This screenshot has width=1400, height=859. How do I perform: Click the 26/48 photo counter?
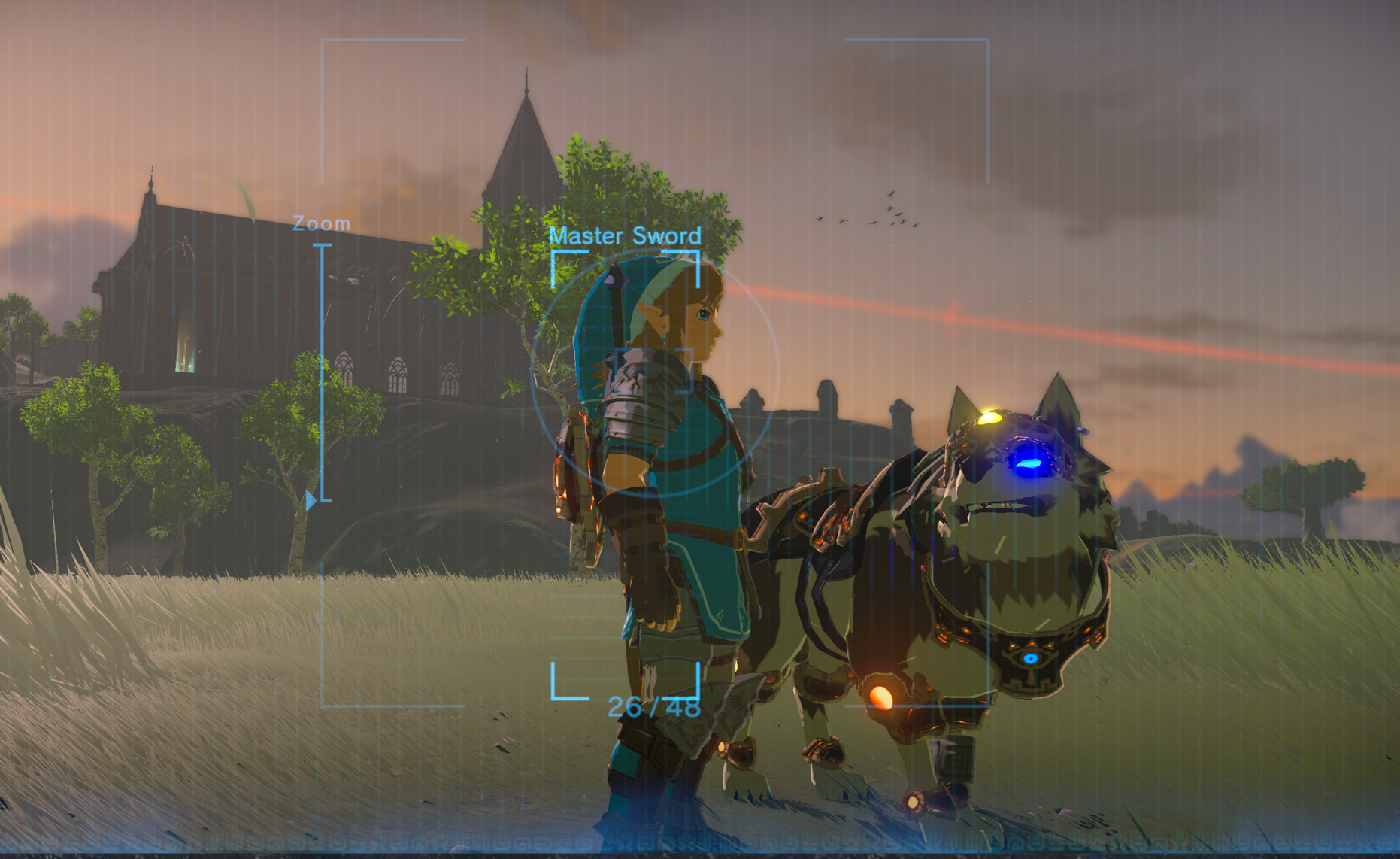coord(656,706)
